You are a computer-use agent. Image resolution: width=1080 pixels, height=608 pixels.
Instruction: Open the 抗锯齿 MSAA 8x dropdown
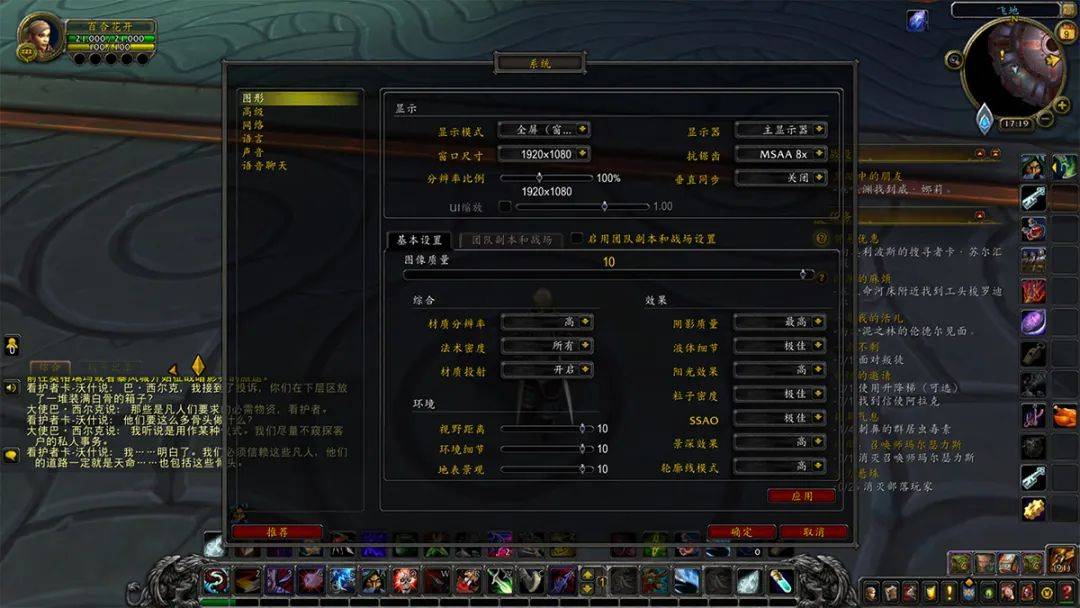(x=781, y=154)
